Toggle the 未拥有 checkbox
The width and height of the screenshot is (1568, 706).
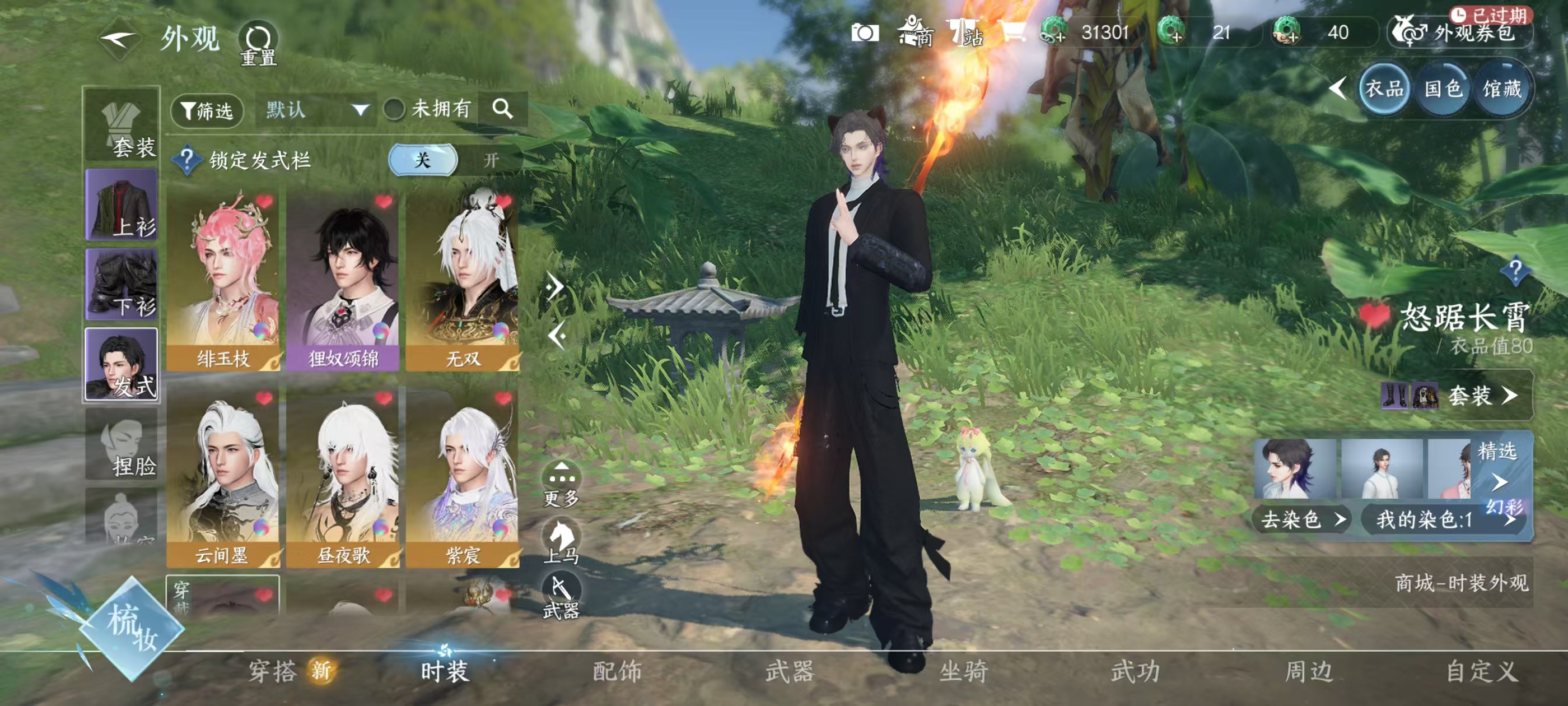click(394, 110)
